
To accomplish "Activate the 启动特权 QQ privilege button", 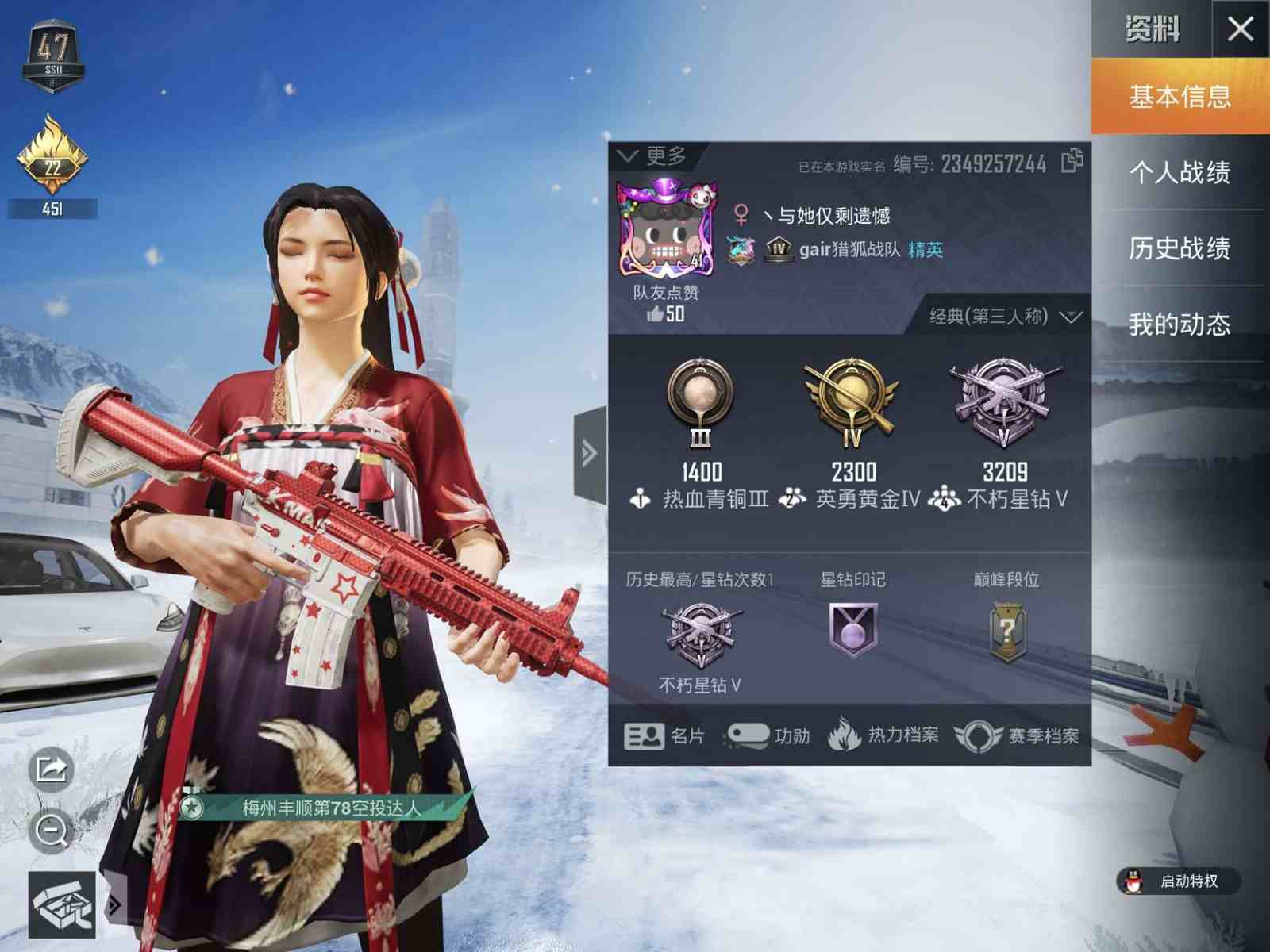I will pos(1178,881).
